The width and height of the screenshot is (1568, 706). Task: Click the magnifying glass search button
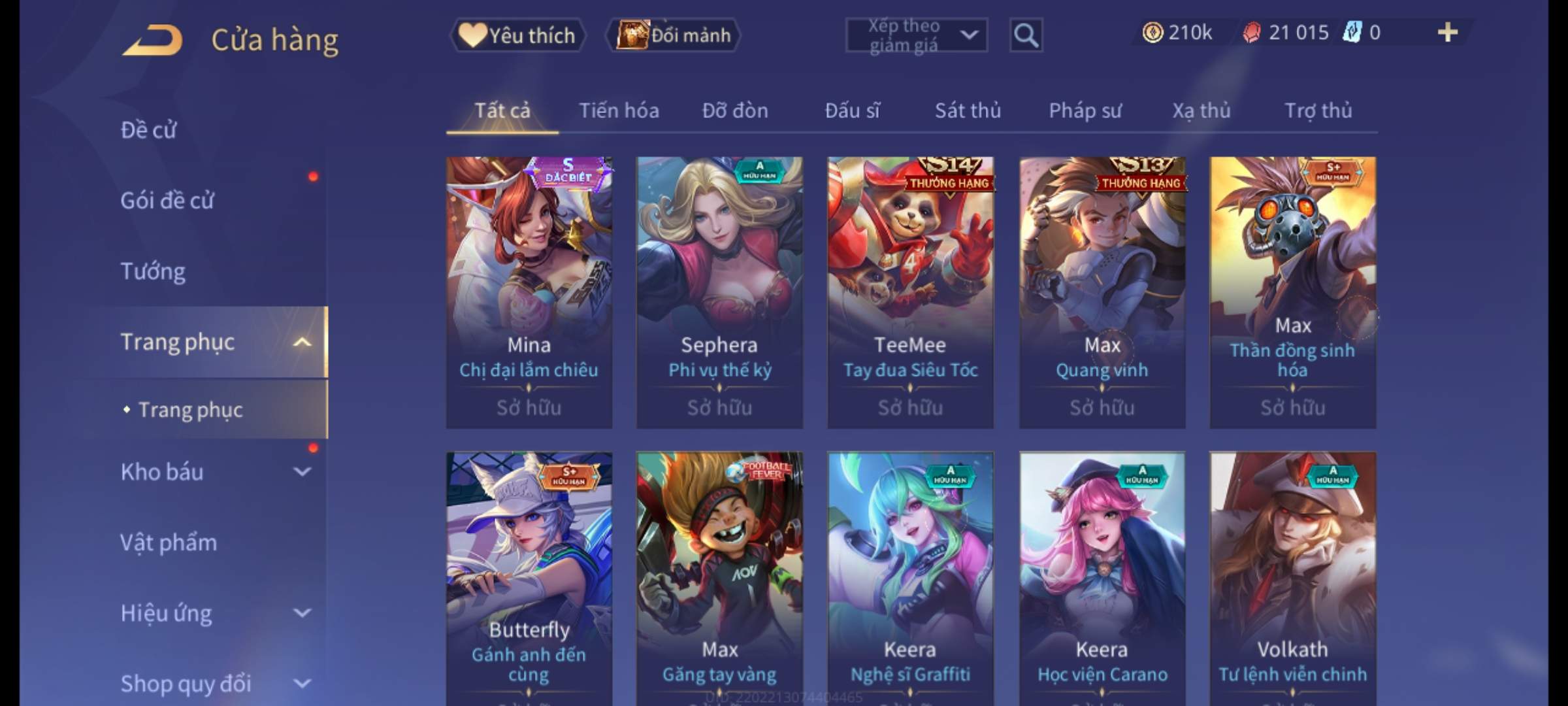coord(1026,35)
